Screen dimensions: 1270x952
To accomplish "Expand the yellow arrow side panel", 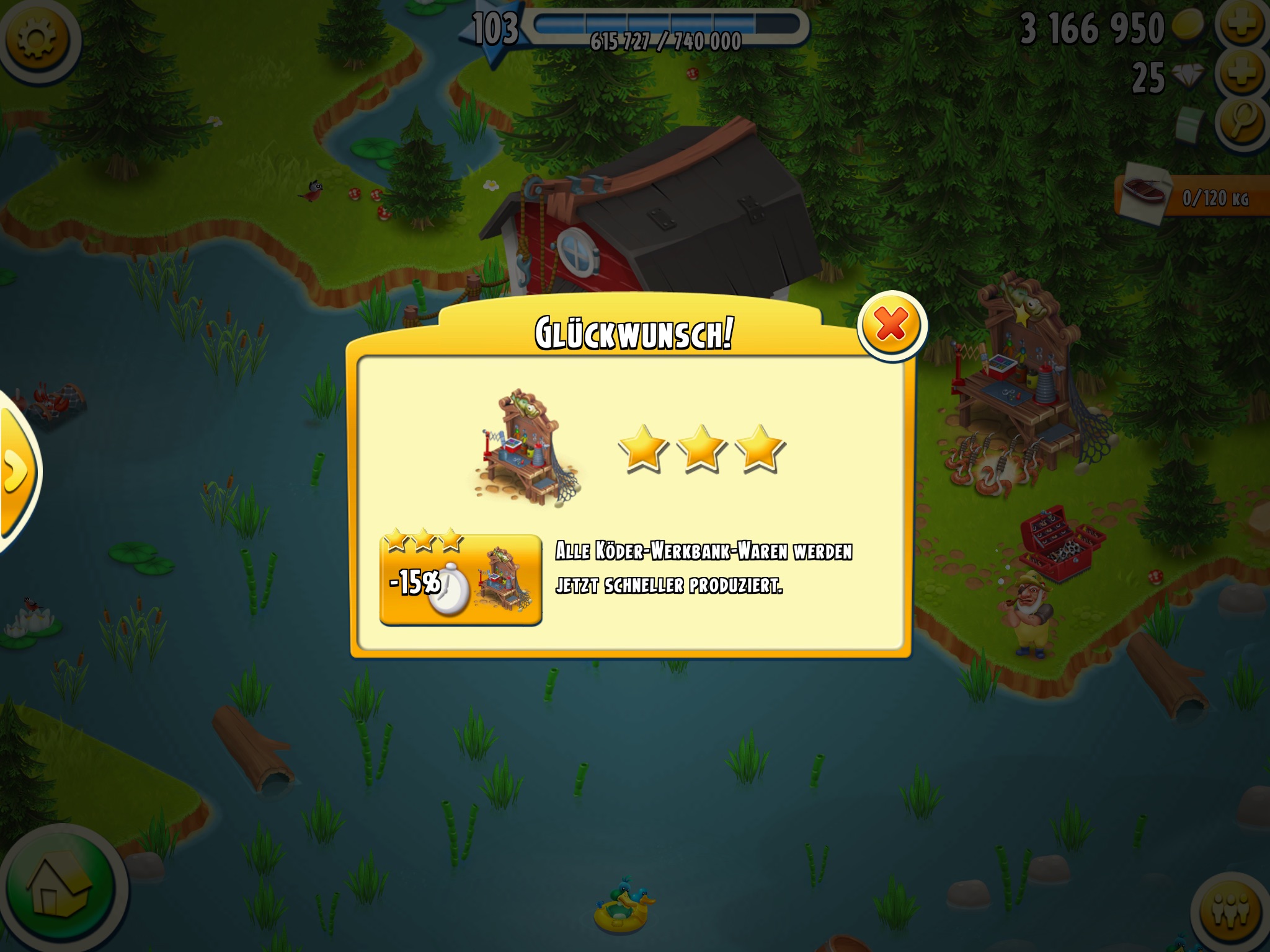I will coord(16,471).
